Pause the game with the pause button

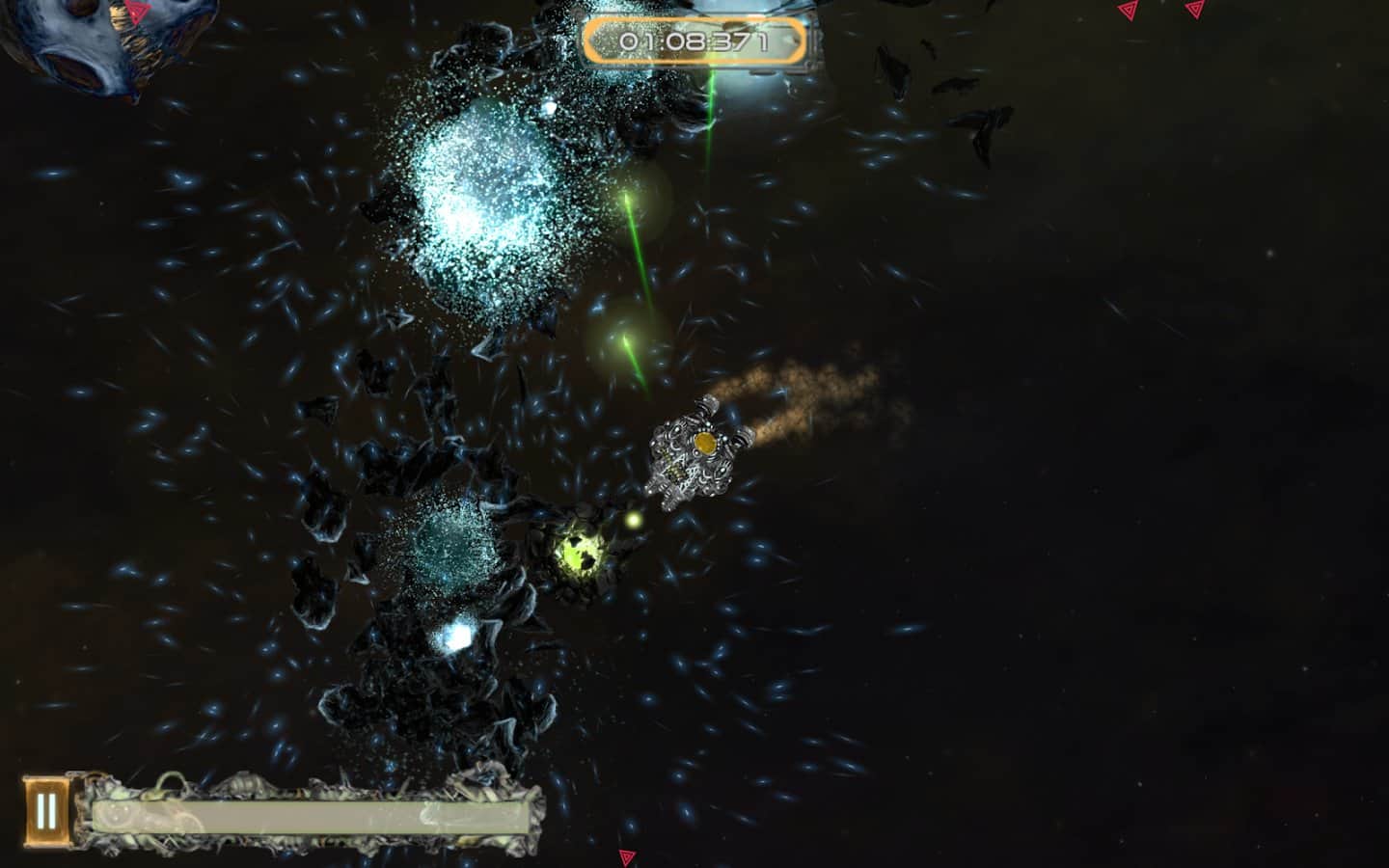coord(46,811)
